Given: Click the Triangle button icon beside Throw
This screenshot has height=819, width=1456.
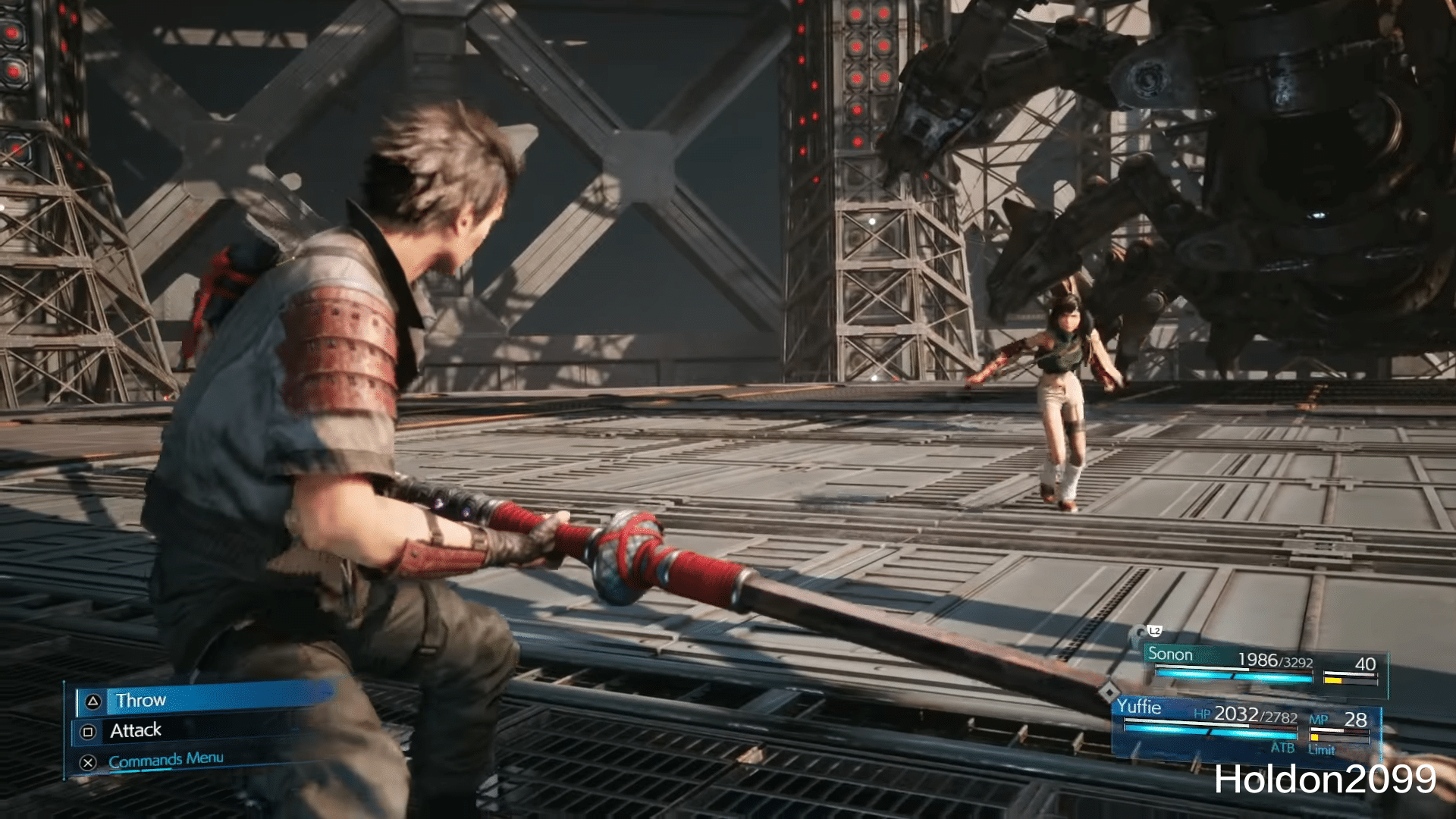Looking at the screenshot, I should 93,701.
